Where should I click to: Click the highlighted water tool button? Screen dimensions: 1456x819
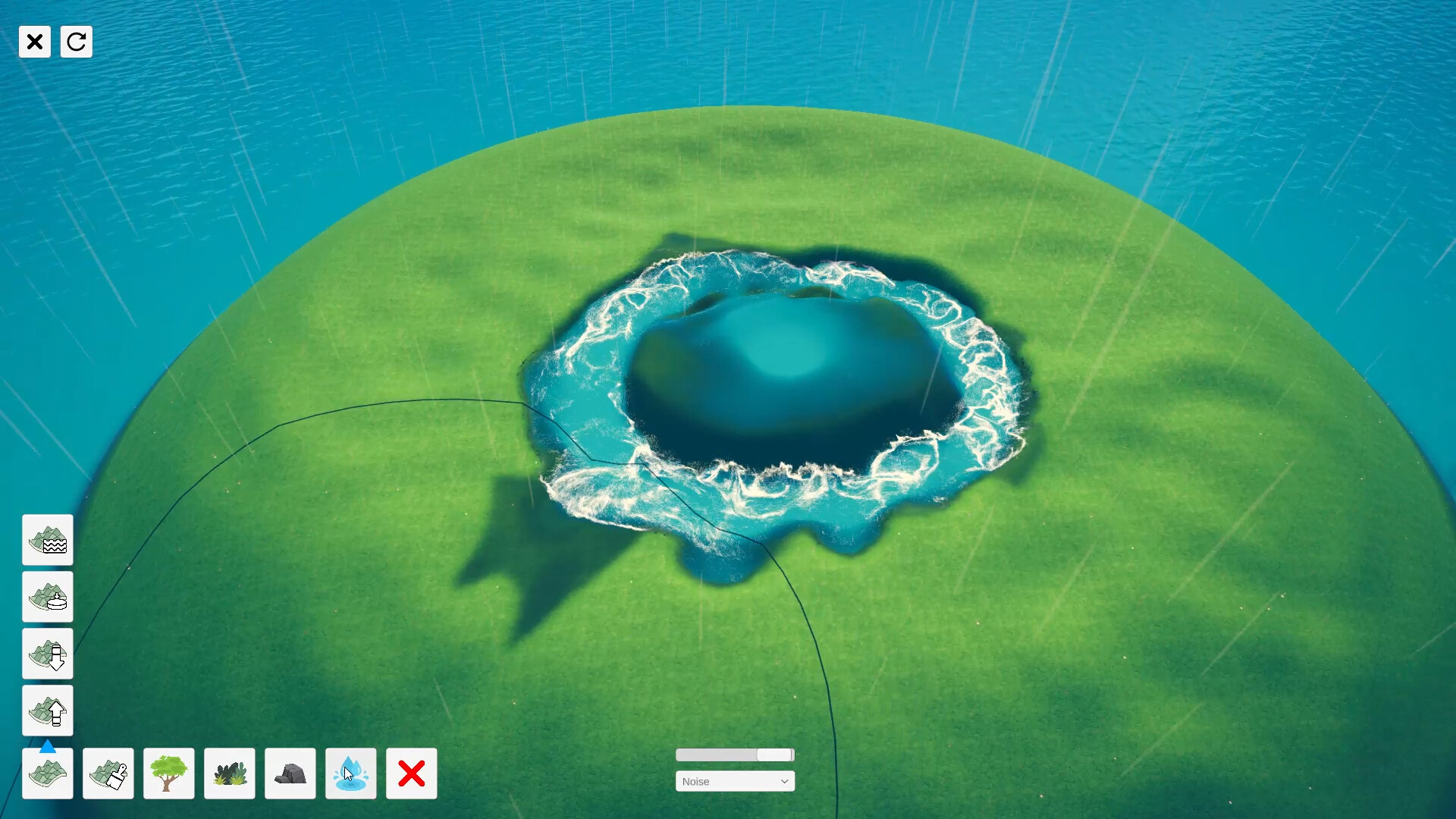(x=350, y=773)
